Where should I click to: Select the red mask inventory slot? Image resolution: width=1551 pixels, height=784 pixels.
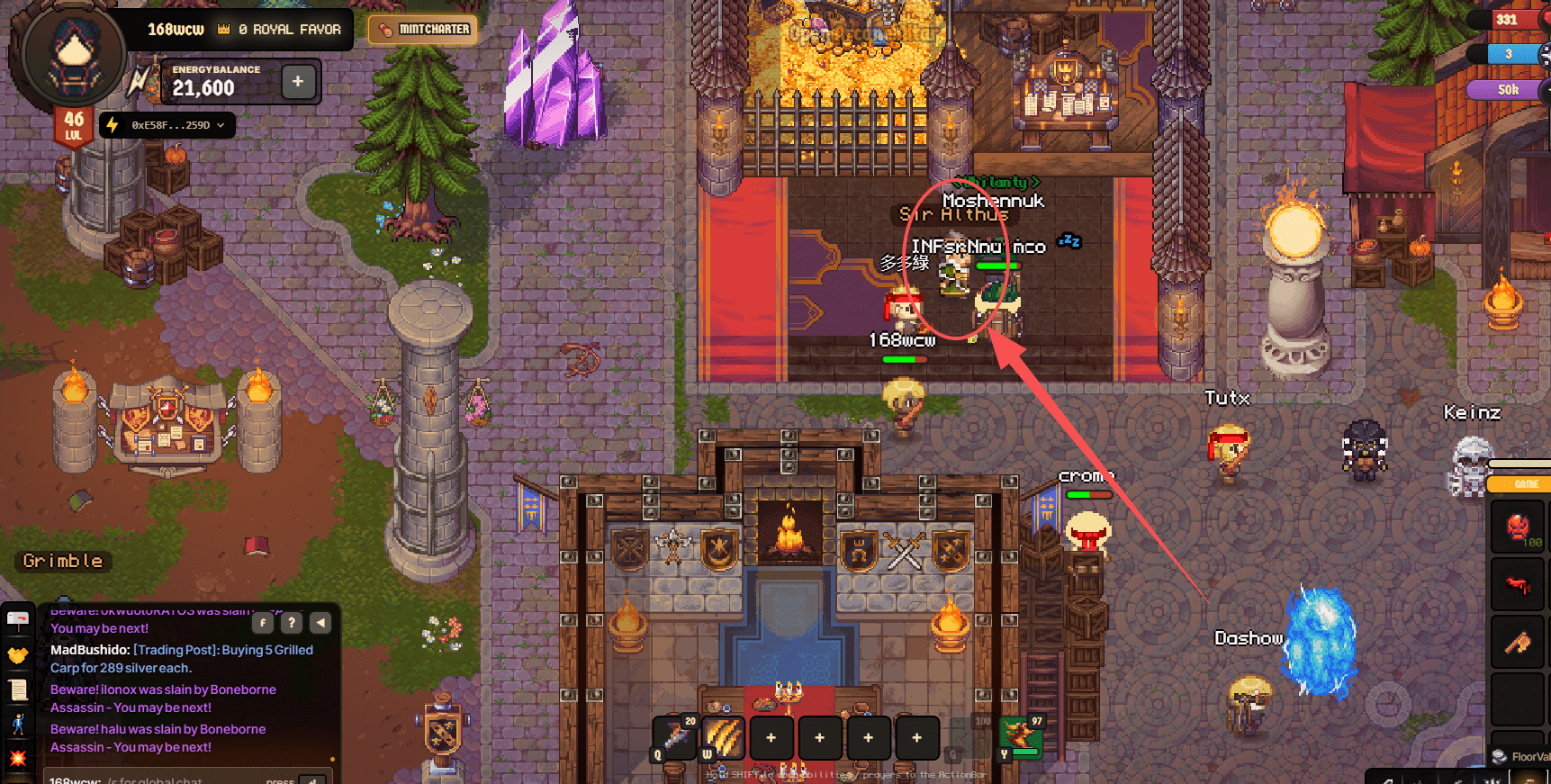(1518, 527)
